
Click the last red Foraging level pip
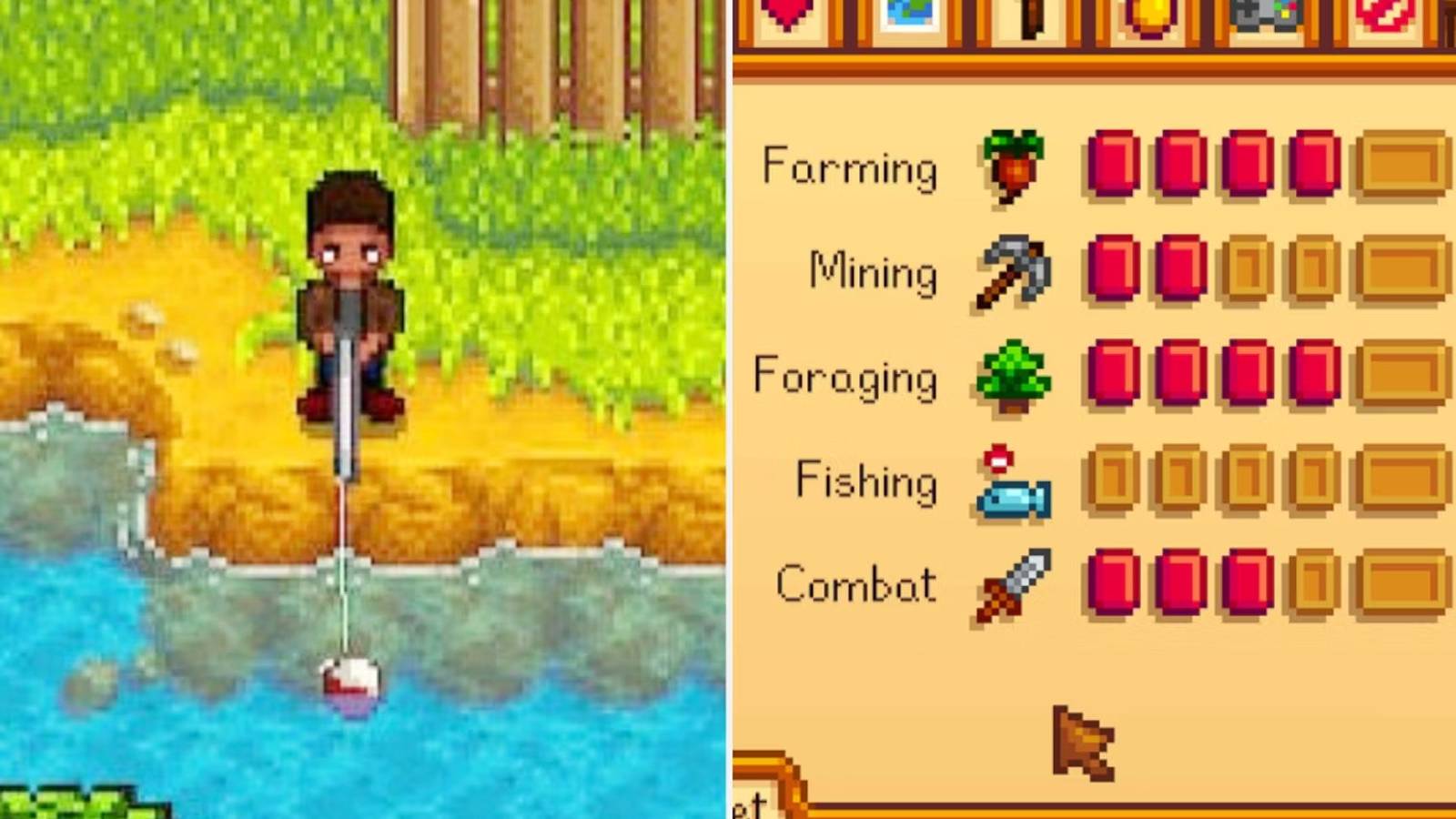click(x=1312, y=372)
